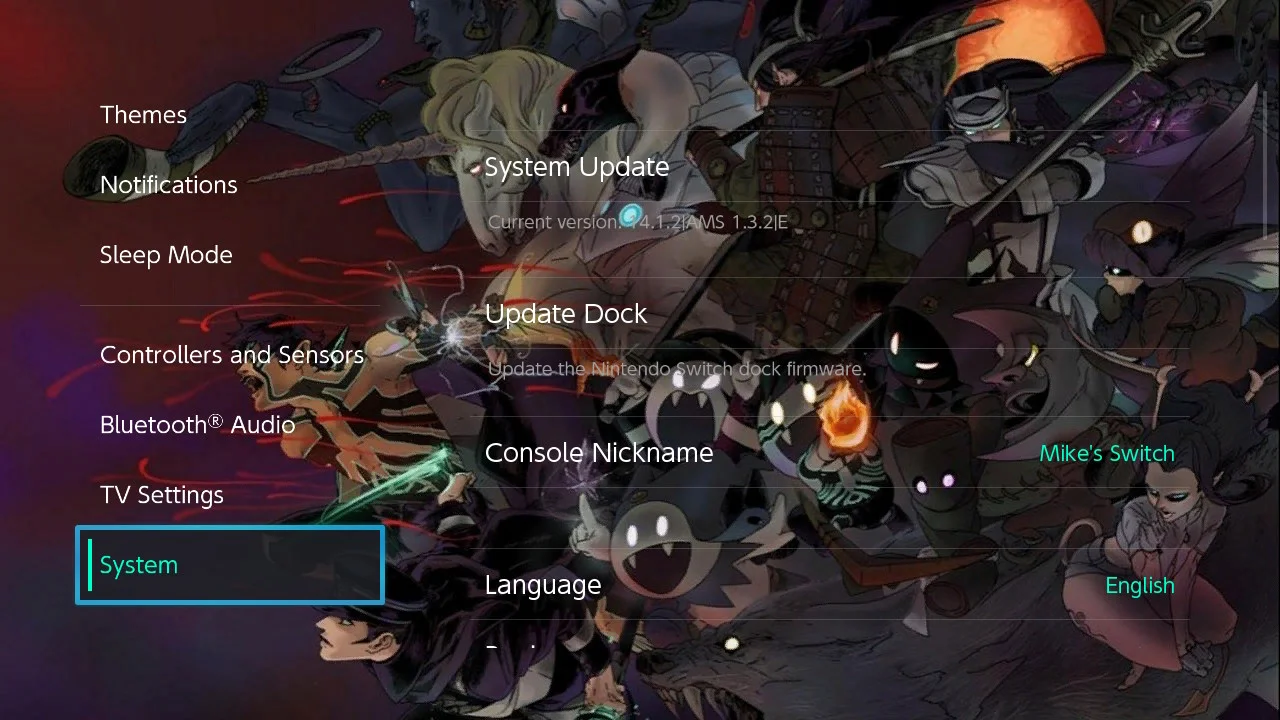Open the Language selection list
This screenshot has height=720, width=1280.
[x=542, y=584]
